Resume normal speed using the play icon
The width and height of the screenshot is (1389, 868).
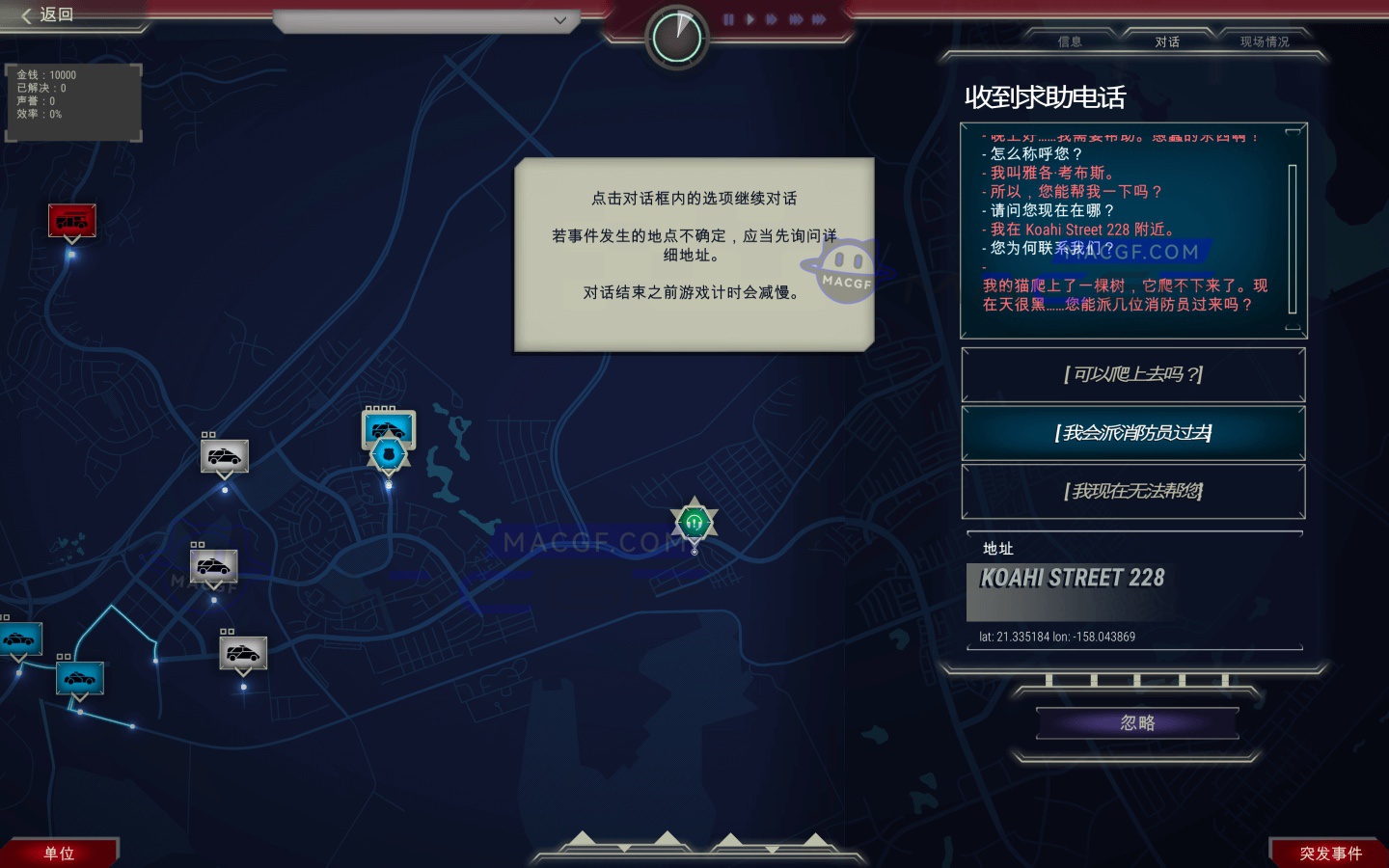[x=751, y=18]
